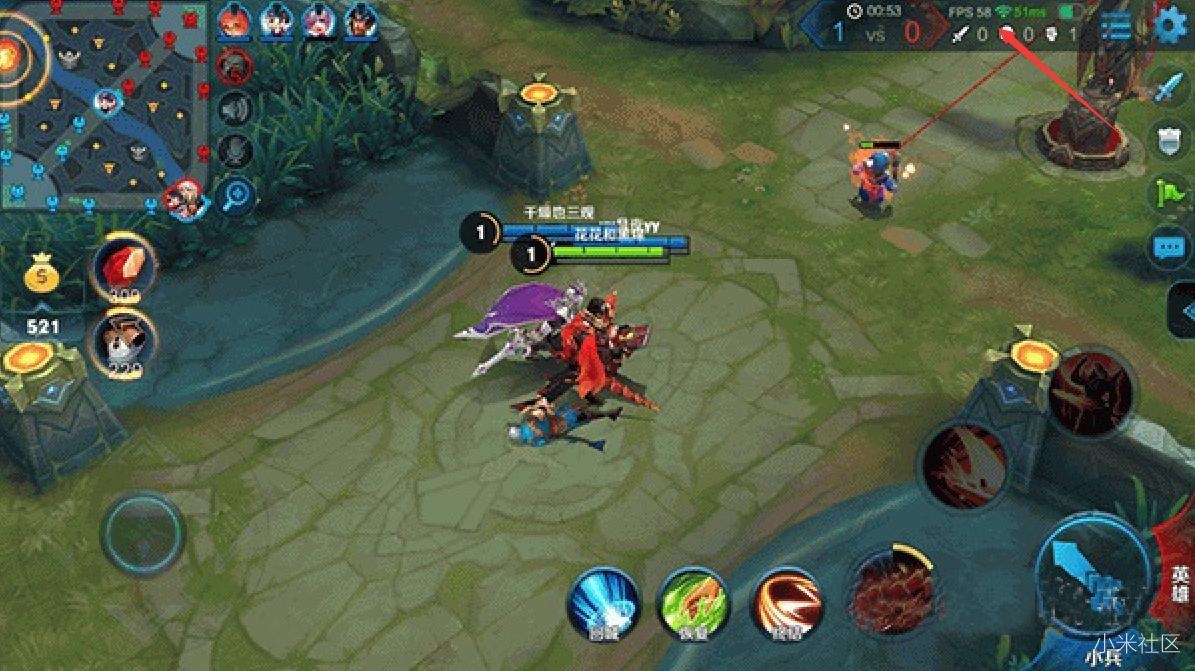Buy the recommended boots item

click(x=123, y=341)
